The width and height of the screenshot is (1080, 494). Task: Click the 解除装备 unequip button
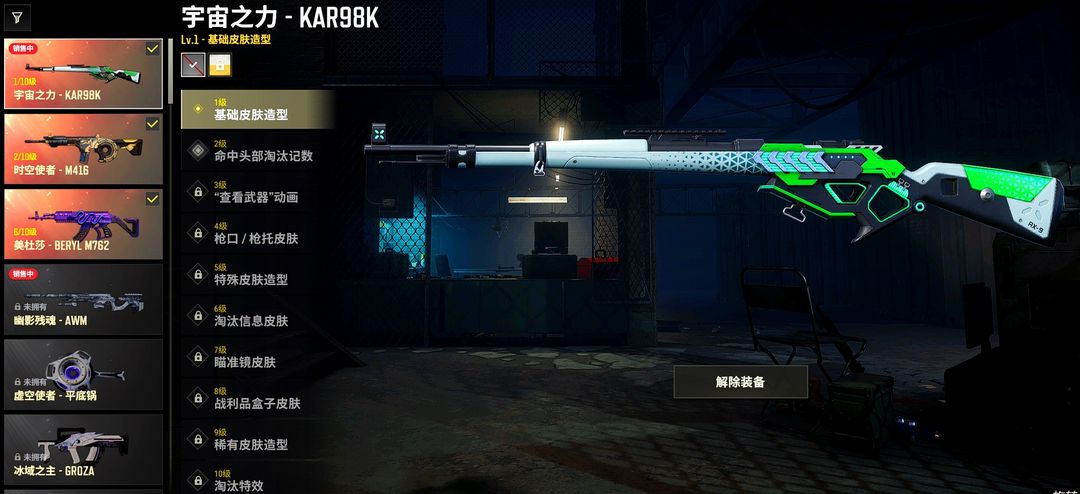(740, 382)
